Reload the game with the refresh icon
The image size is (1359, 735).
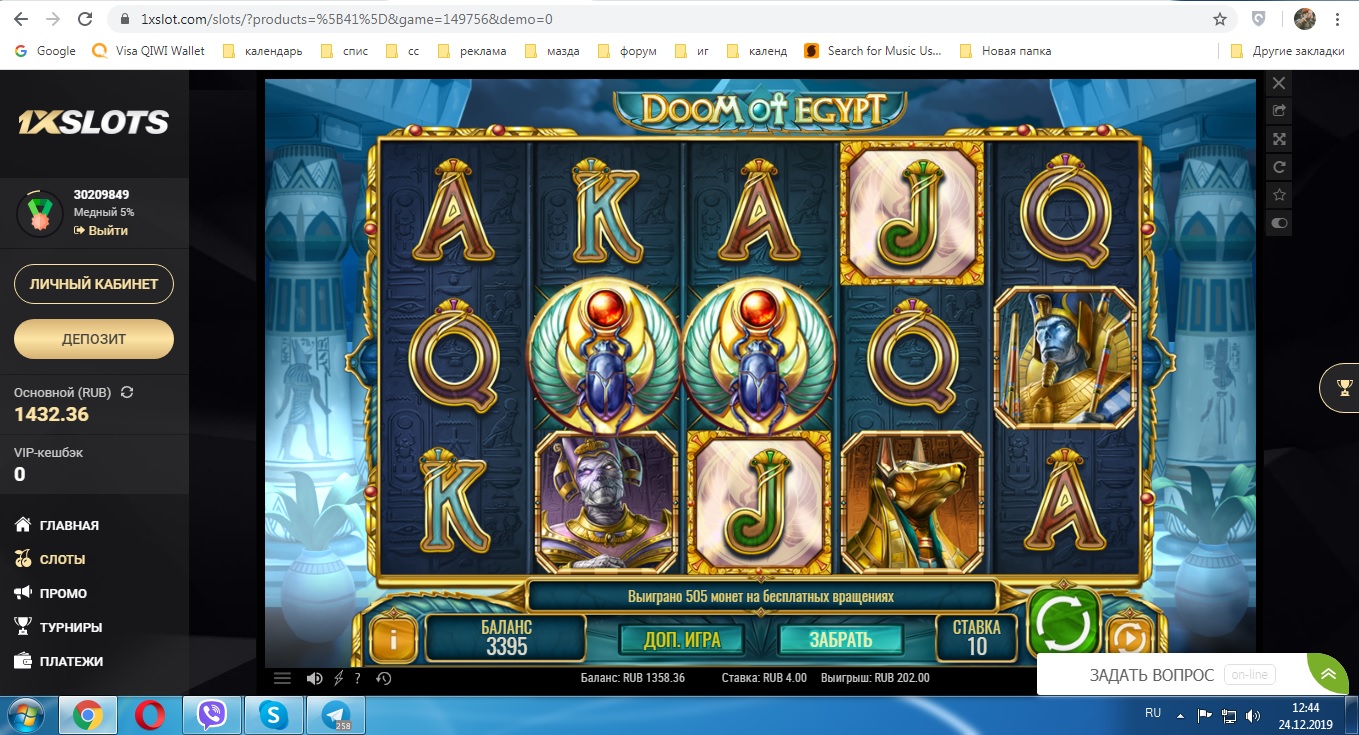point(1278,167)
